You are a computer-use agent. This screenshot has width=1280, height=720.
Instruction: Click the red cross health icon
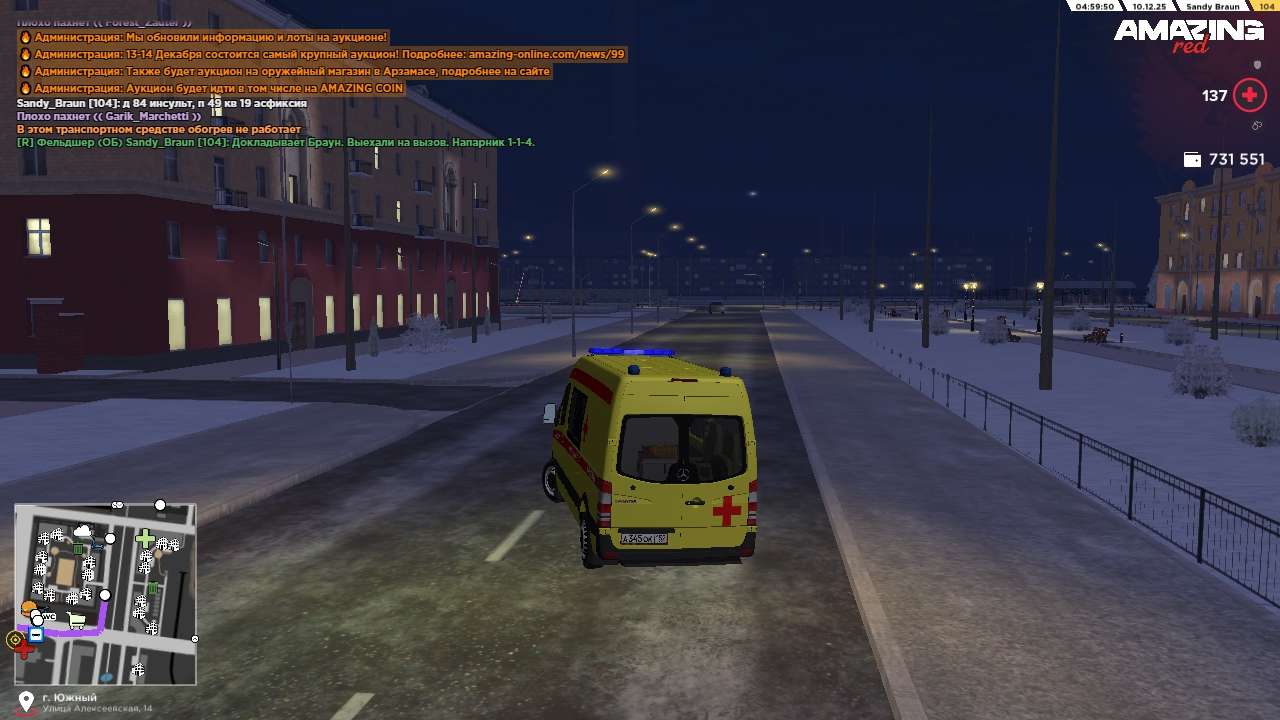[1249, 95]
